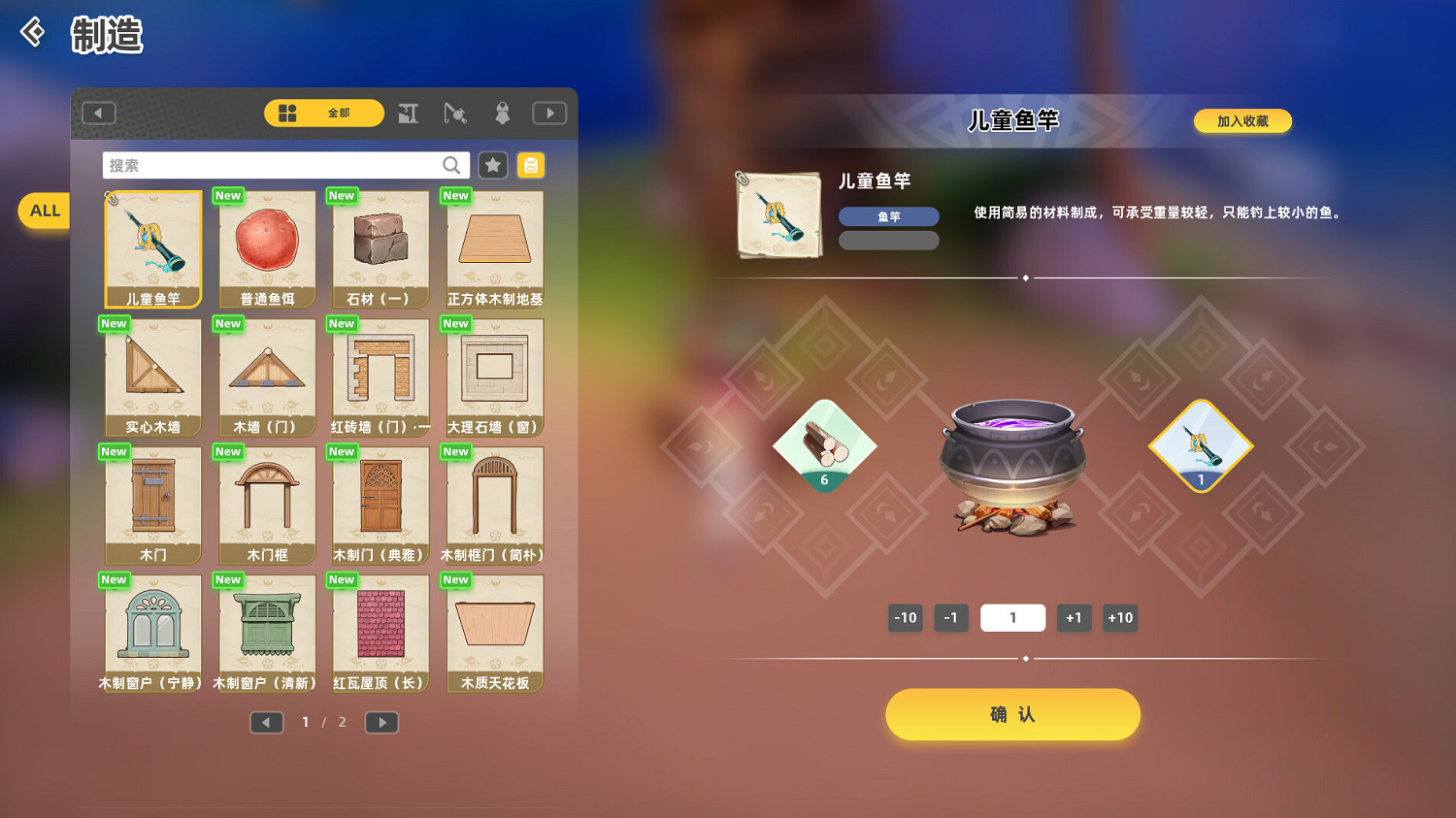The image size is (1456, 818).
Task: Go to next recipe page
Action: coord(381,722)
